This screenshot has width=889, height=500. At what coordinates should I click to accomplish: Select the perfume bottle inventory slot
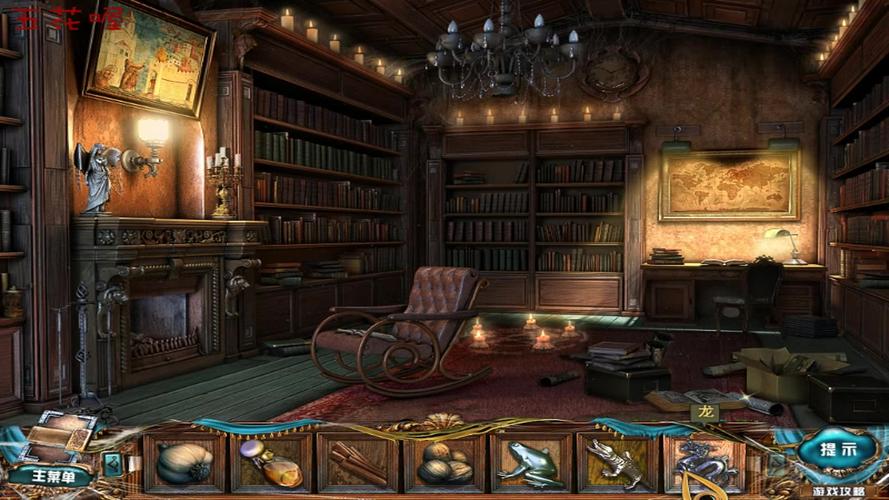point(271,463)
